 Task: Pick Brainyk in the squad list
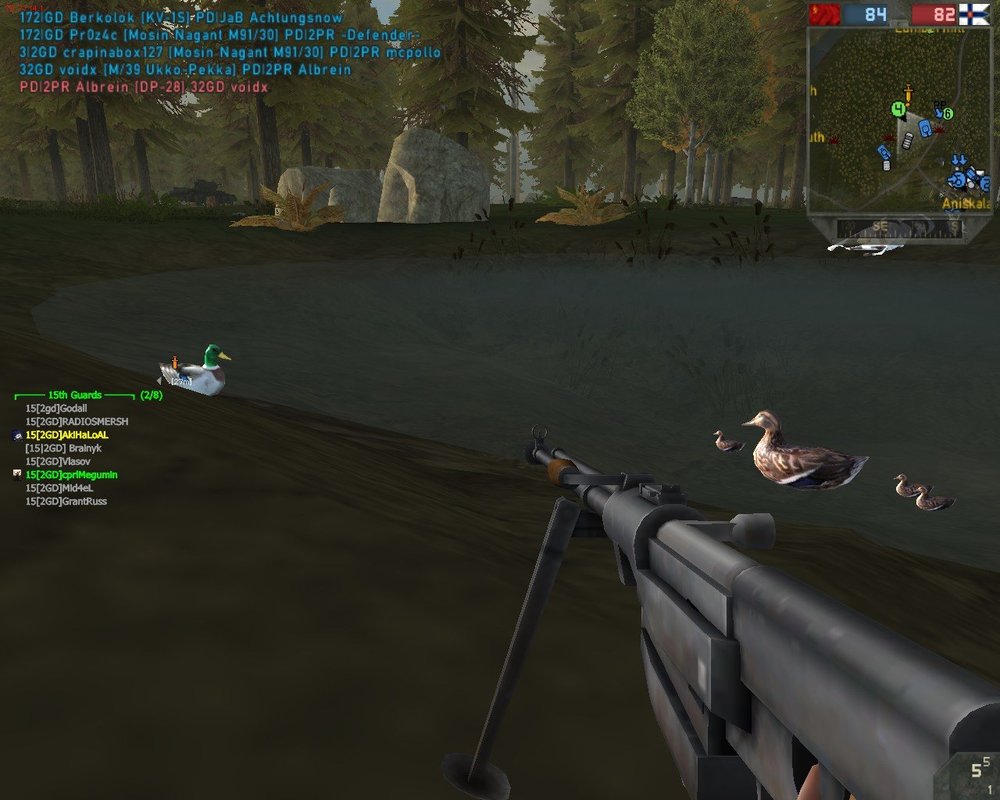point(64,449)
